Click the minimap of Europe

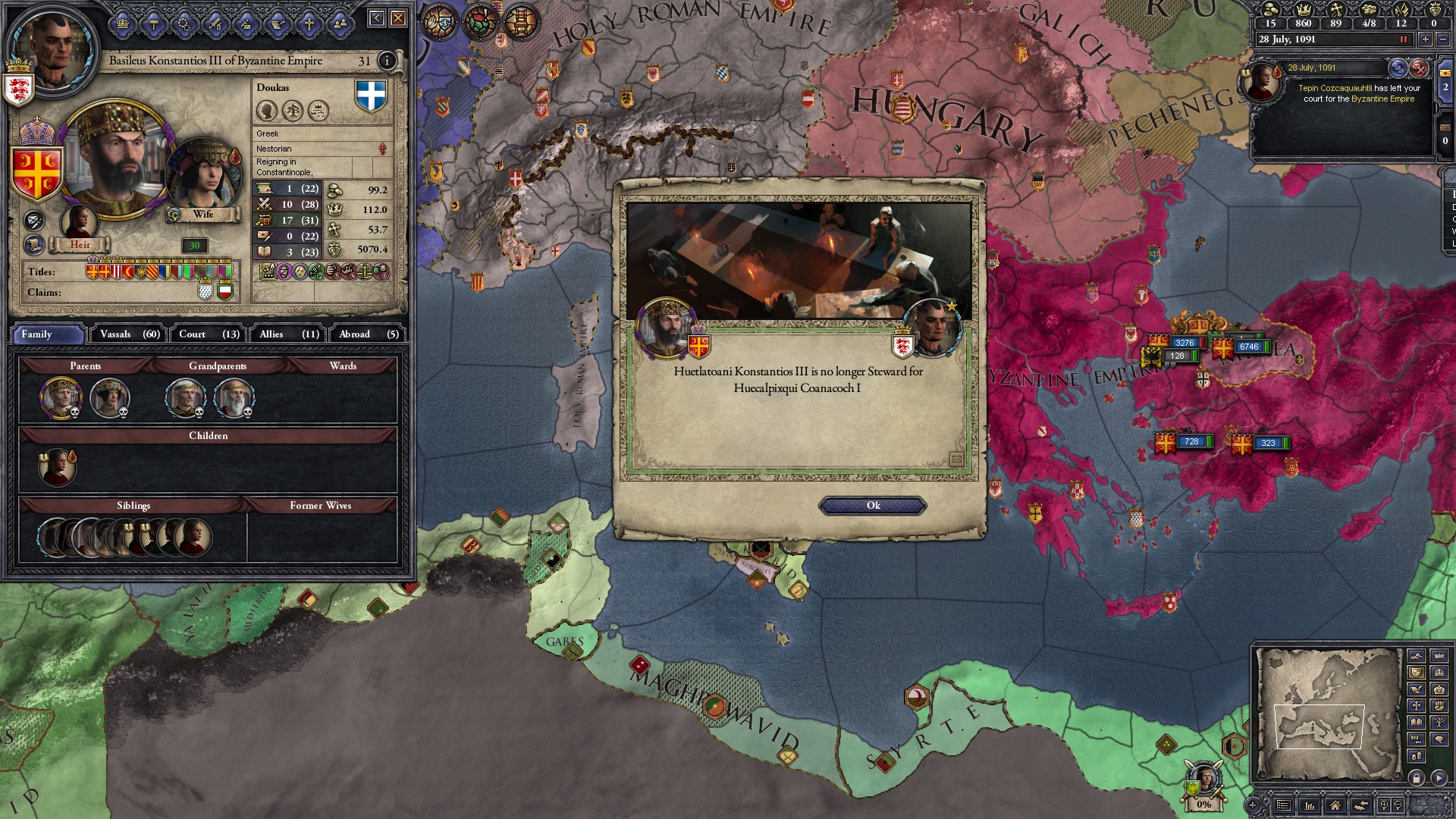click(x=1327, y=713)
